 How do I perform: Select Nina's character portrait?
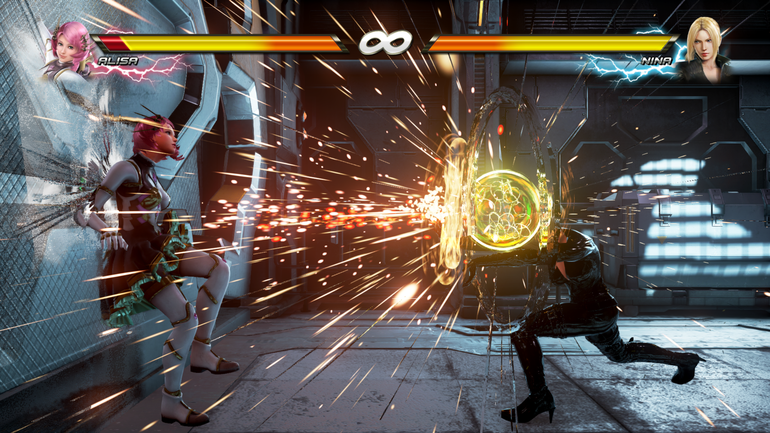click(704, 50)
